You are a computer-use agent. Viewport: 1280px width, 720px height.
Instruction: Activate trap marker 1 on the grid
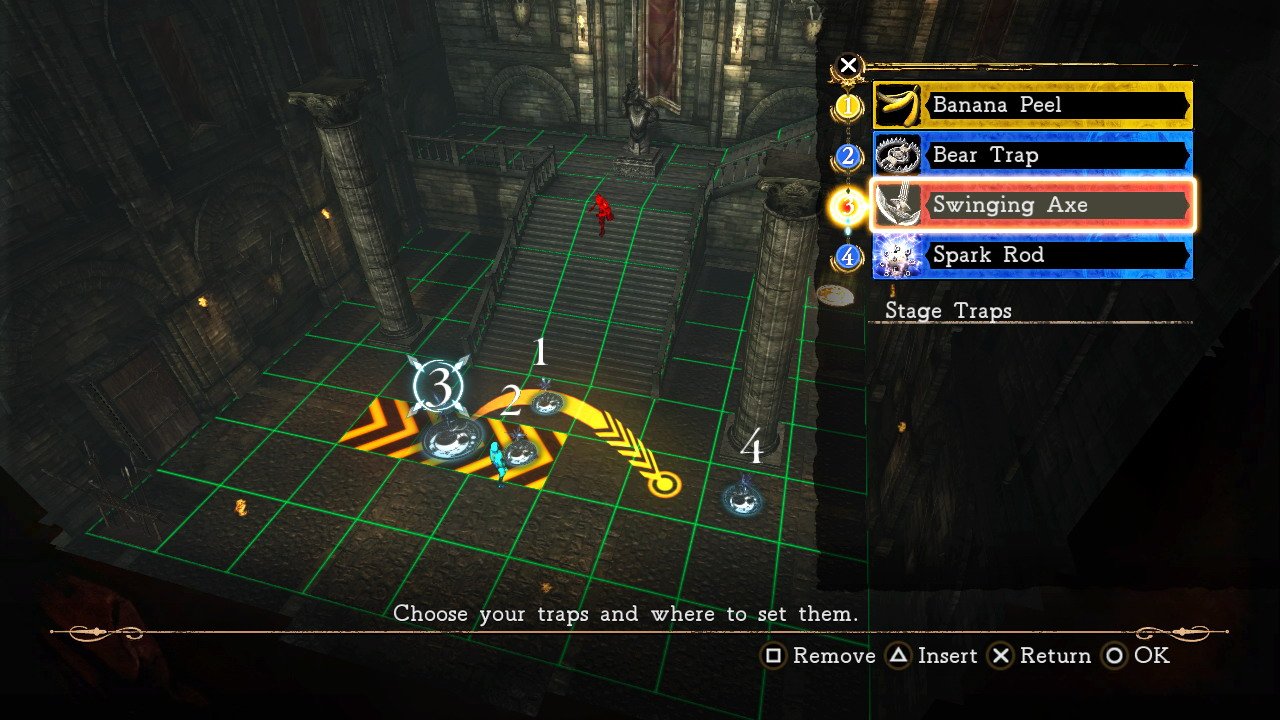click(545, 401)
